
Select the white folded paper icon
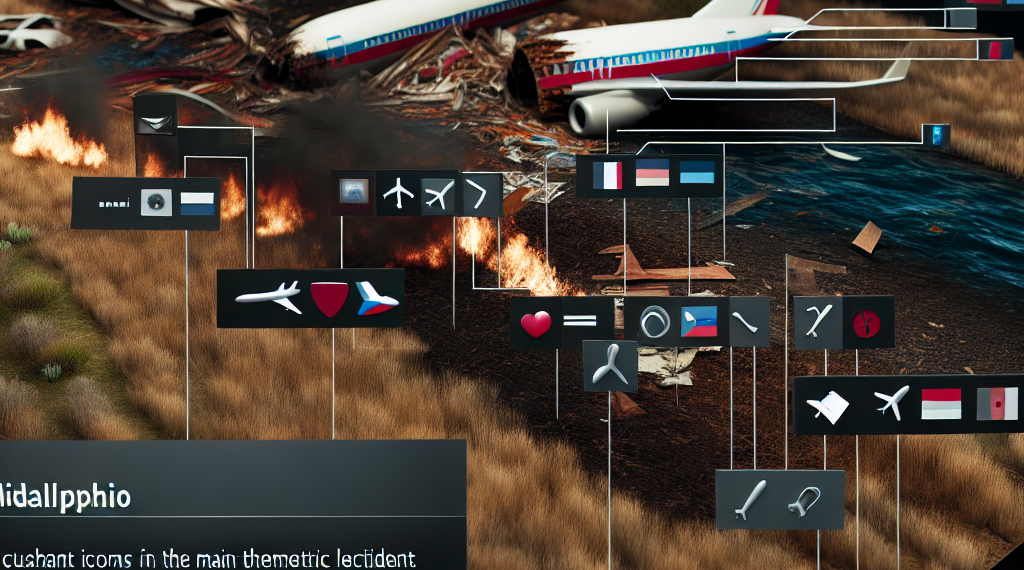click(829, 405)
